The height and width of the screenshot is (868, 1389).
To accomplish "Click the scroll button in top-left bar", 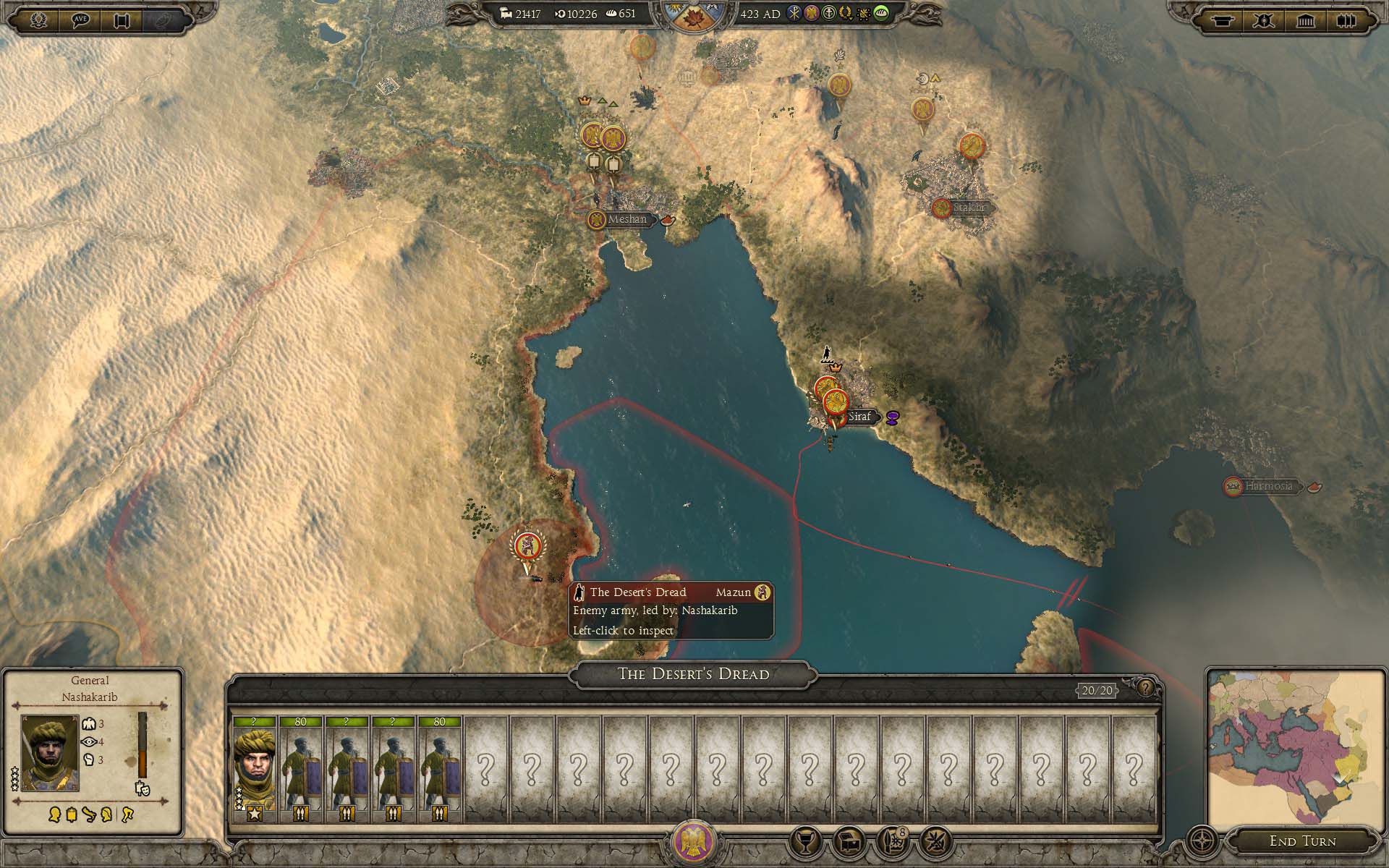I will point(122,20).
